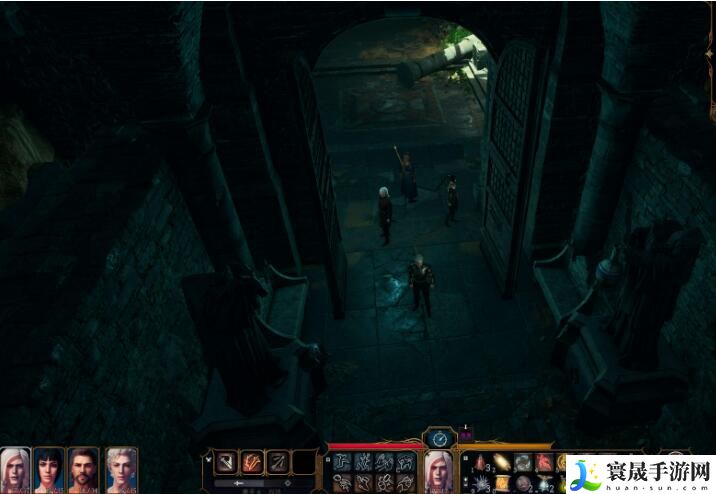
Task: Select the black-haired woman party portrait
Action: pyautogui.click(x=49, y=468)
